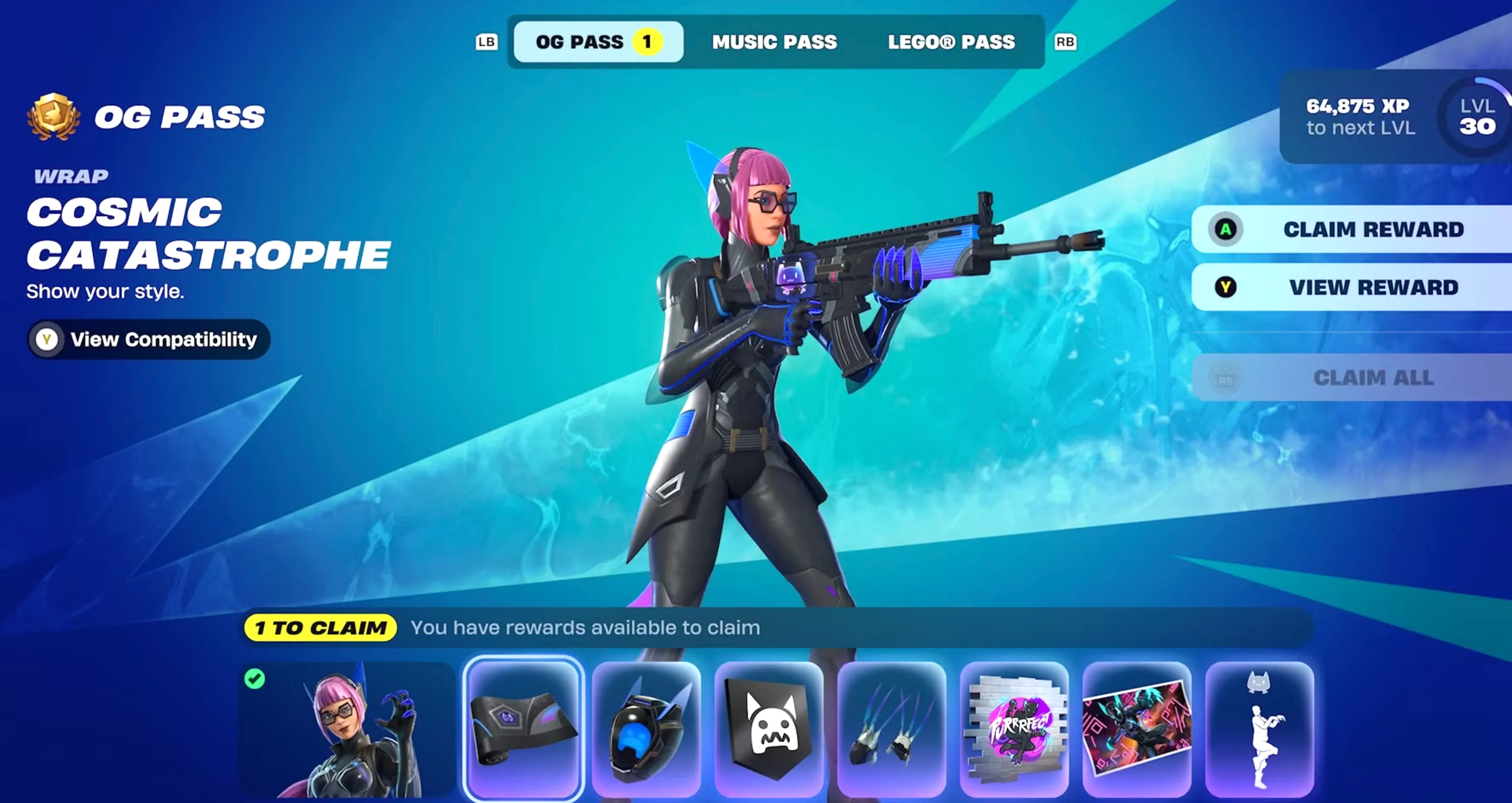
Task: Switch to the LEGO PASS tab
Action: pyautogui.click(x=951, y=42)
